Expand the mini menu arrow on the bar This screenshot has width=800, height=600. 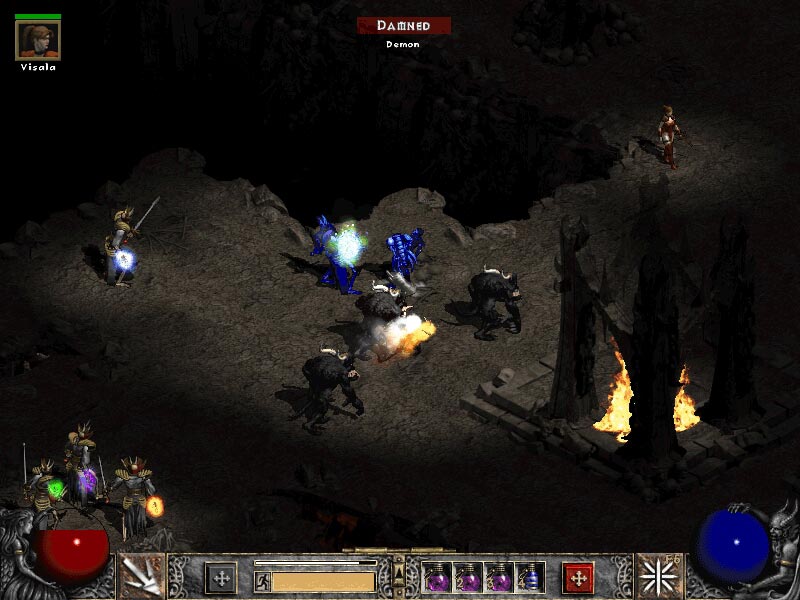point(399,572)
